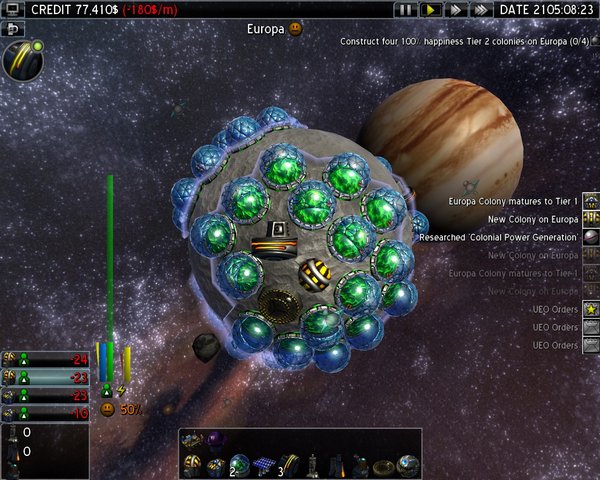Open the monitor-icon main menu
Image resolution: width=600 pixels, height=480 pixels.
pyautogui.click(x=13, y=9)
